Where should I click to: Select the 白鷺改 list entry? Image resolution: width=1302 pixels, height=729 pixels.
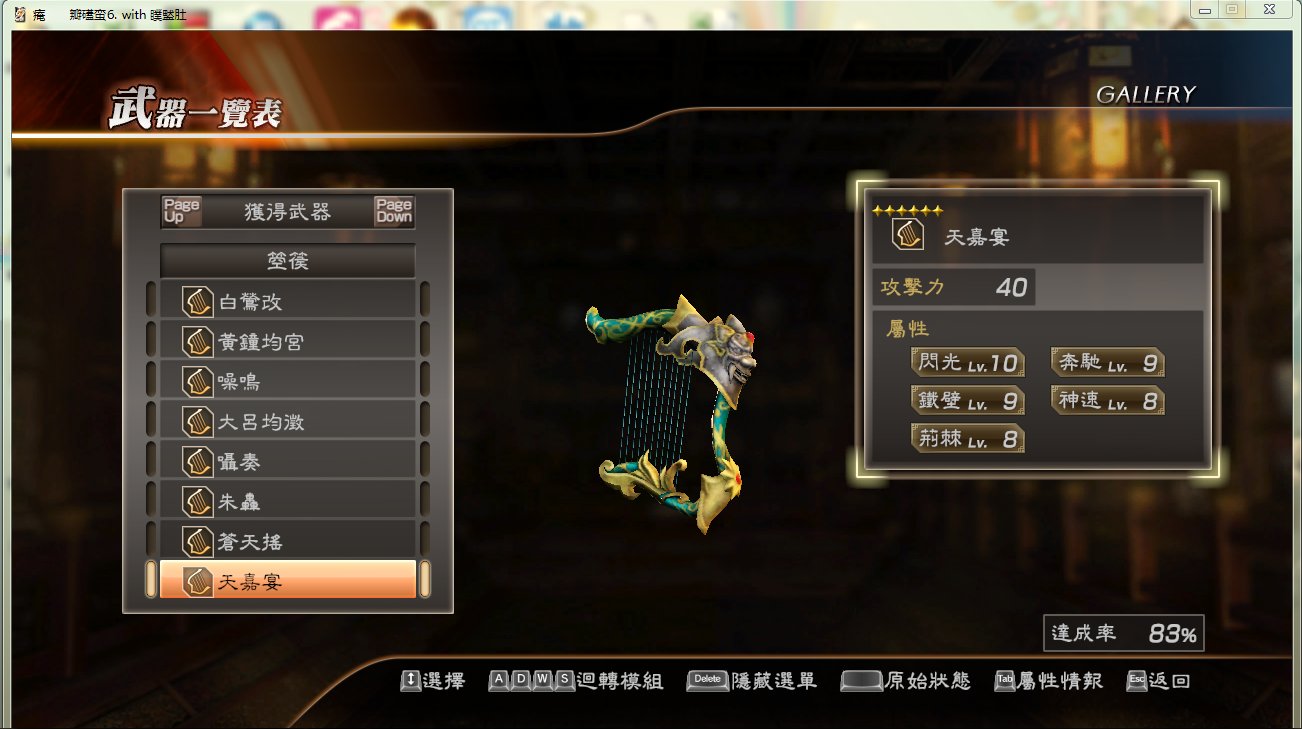click(290, 302)
